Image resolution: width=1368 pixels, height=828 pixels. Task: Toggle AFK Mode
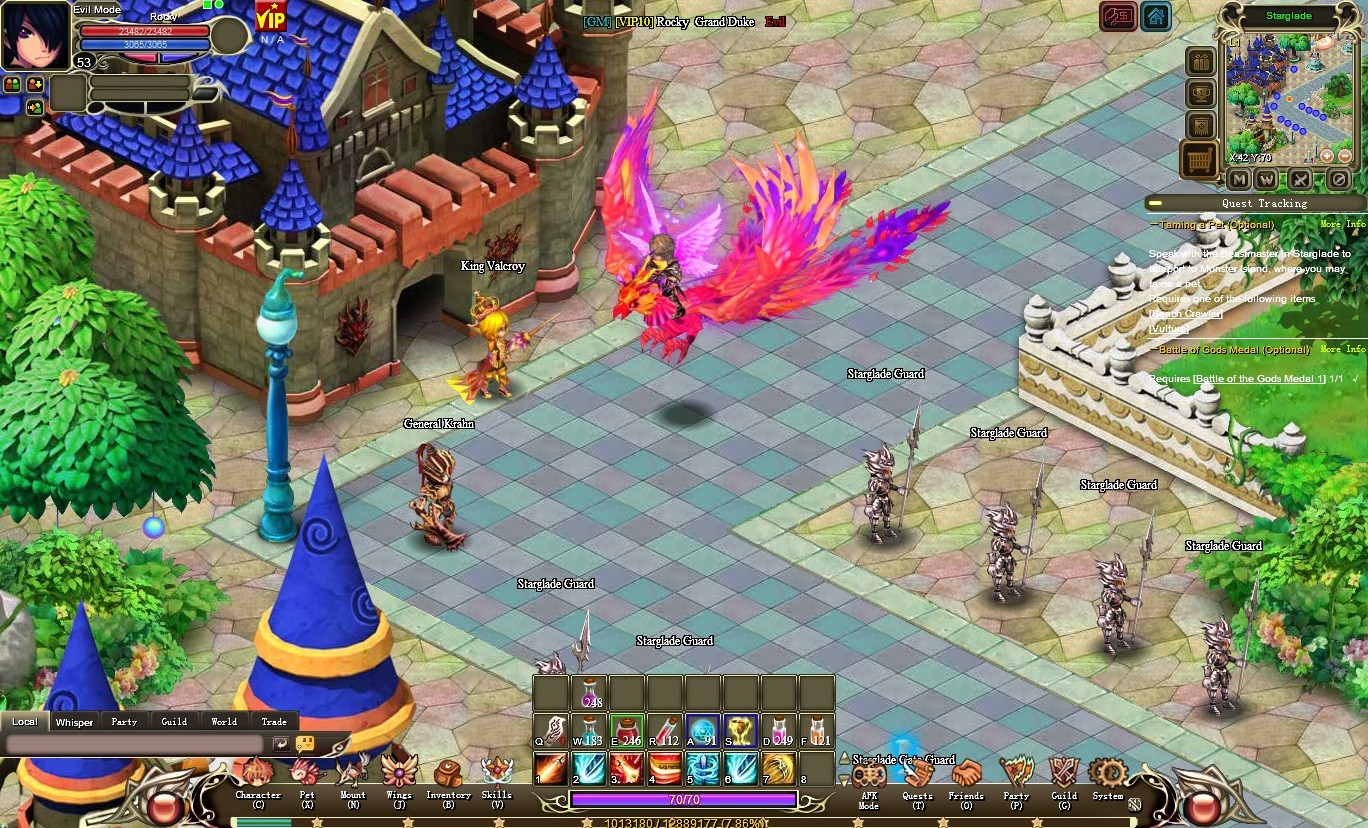point(868,778)
